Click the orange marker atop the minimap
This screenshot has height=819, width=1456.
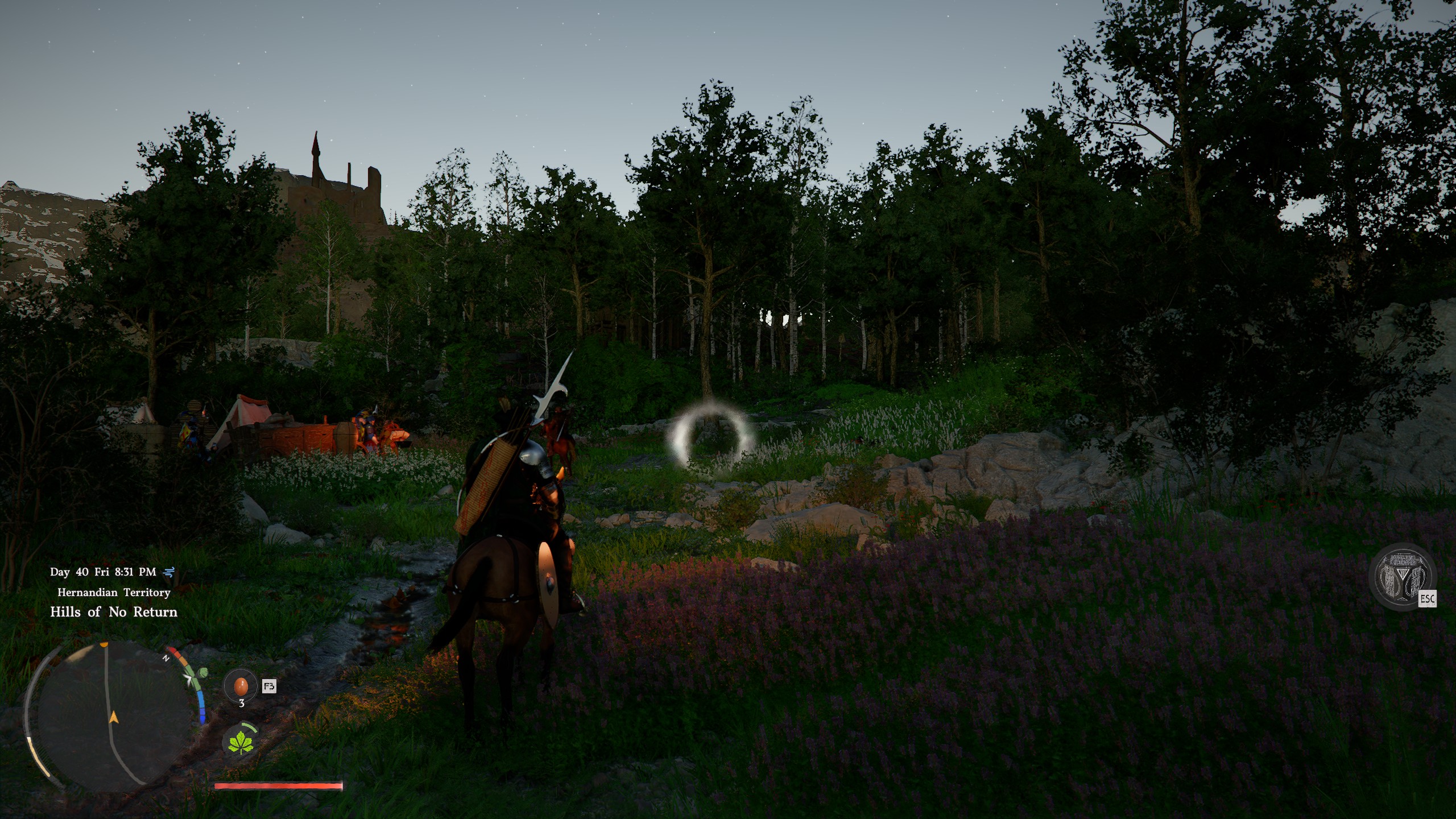104,644
